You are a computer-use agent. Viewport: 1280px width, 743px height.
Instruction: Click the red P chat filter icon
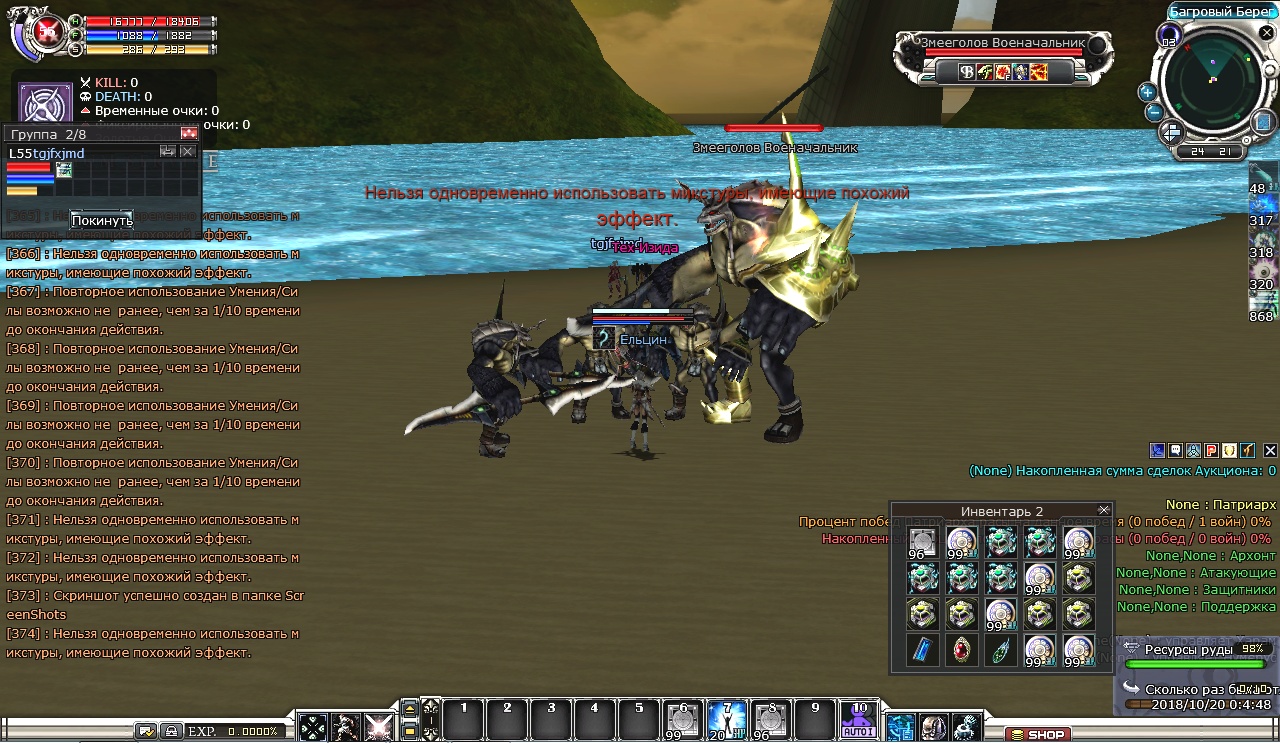pyautogui.click(x=1211, y=451)
